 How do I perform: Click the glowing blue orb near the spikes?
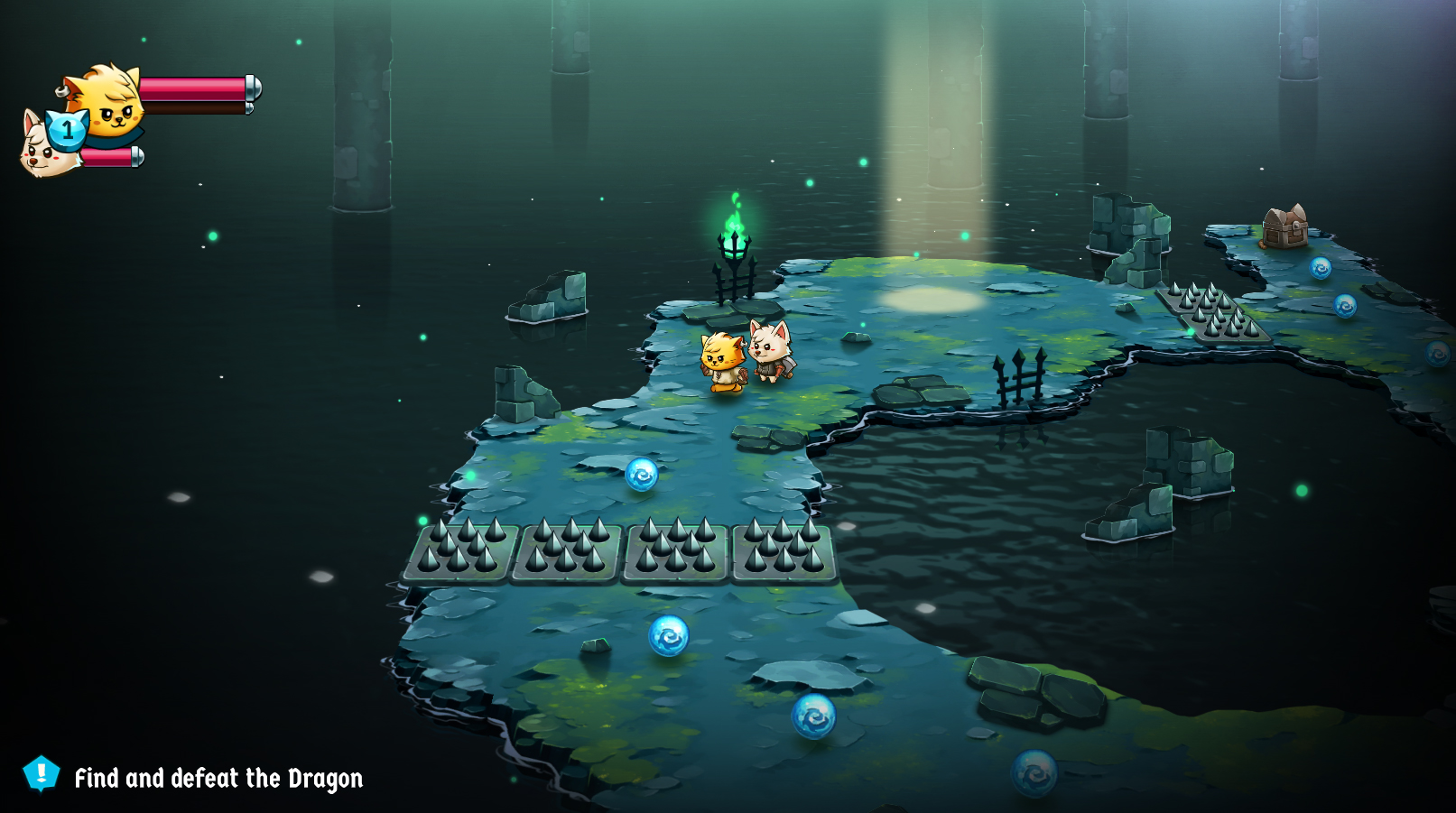tap(641, 476)
